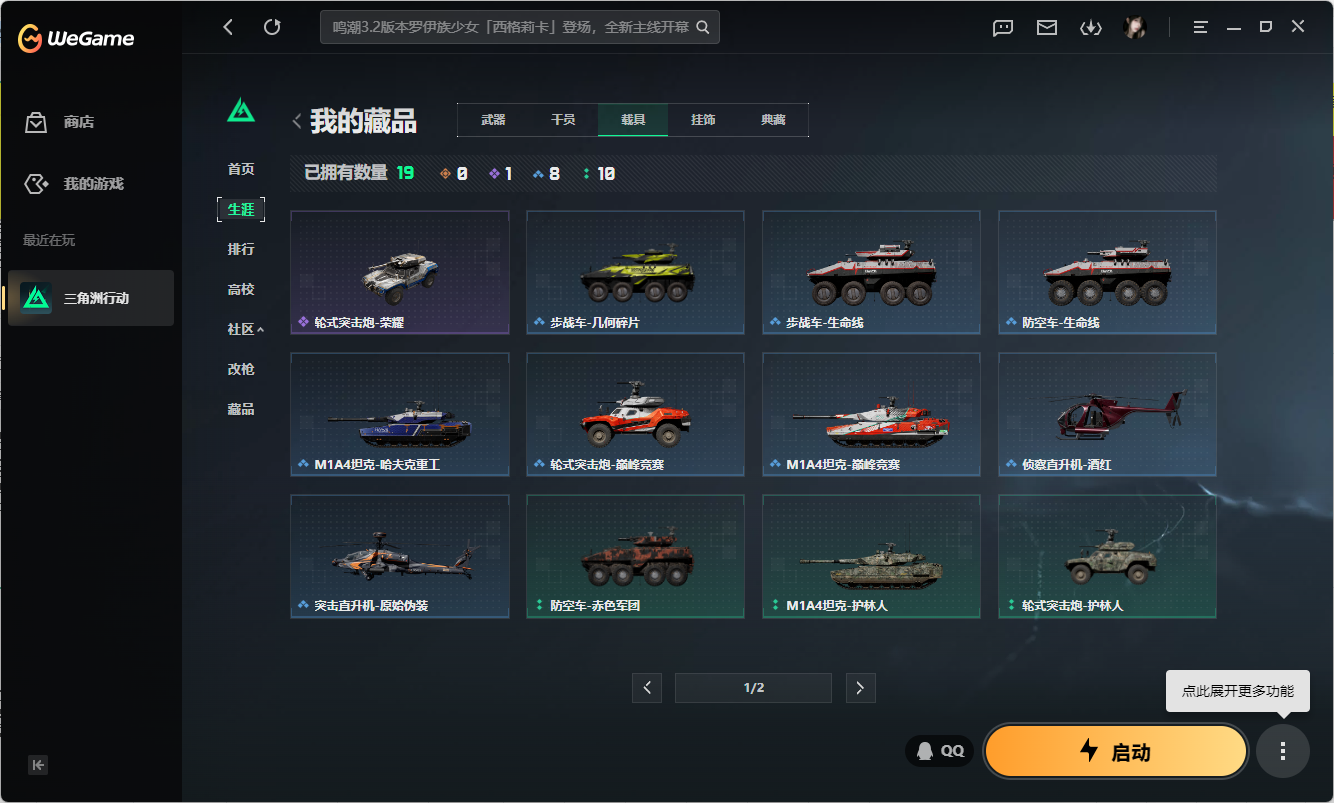
Task: Open the QQ group button
Action: click(x=938, y=750)
